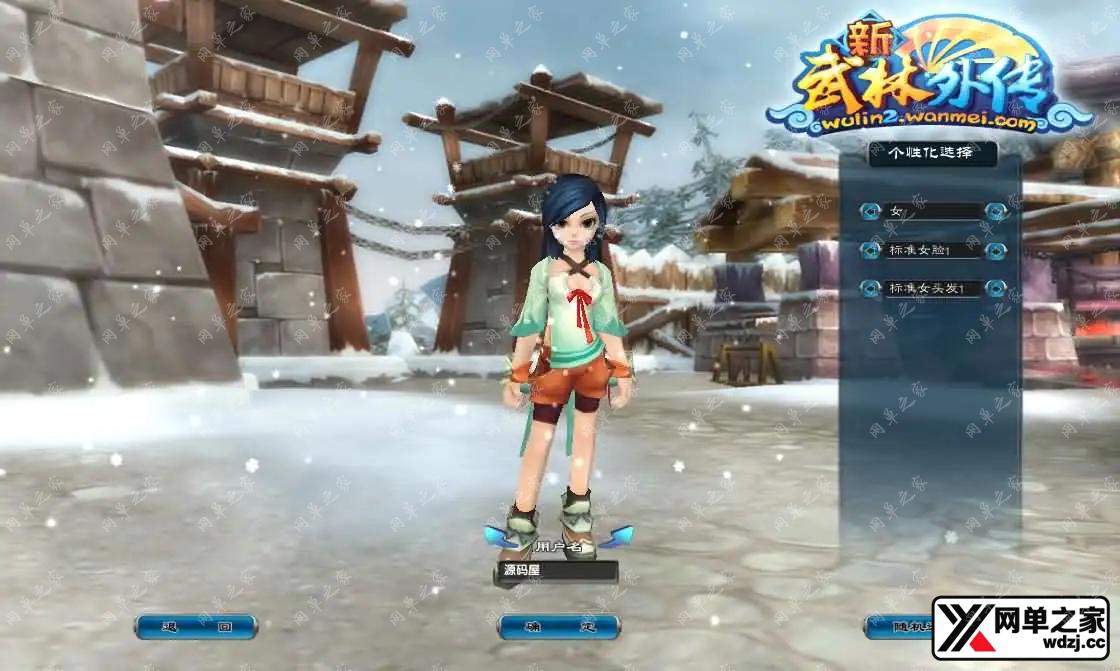The image size is (1120, 671).
Task: Select the username field containing 源码屋
Action: [x=556, y=571]
